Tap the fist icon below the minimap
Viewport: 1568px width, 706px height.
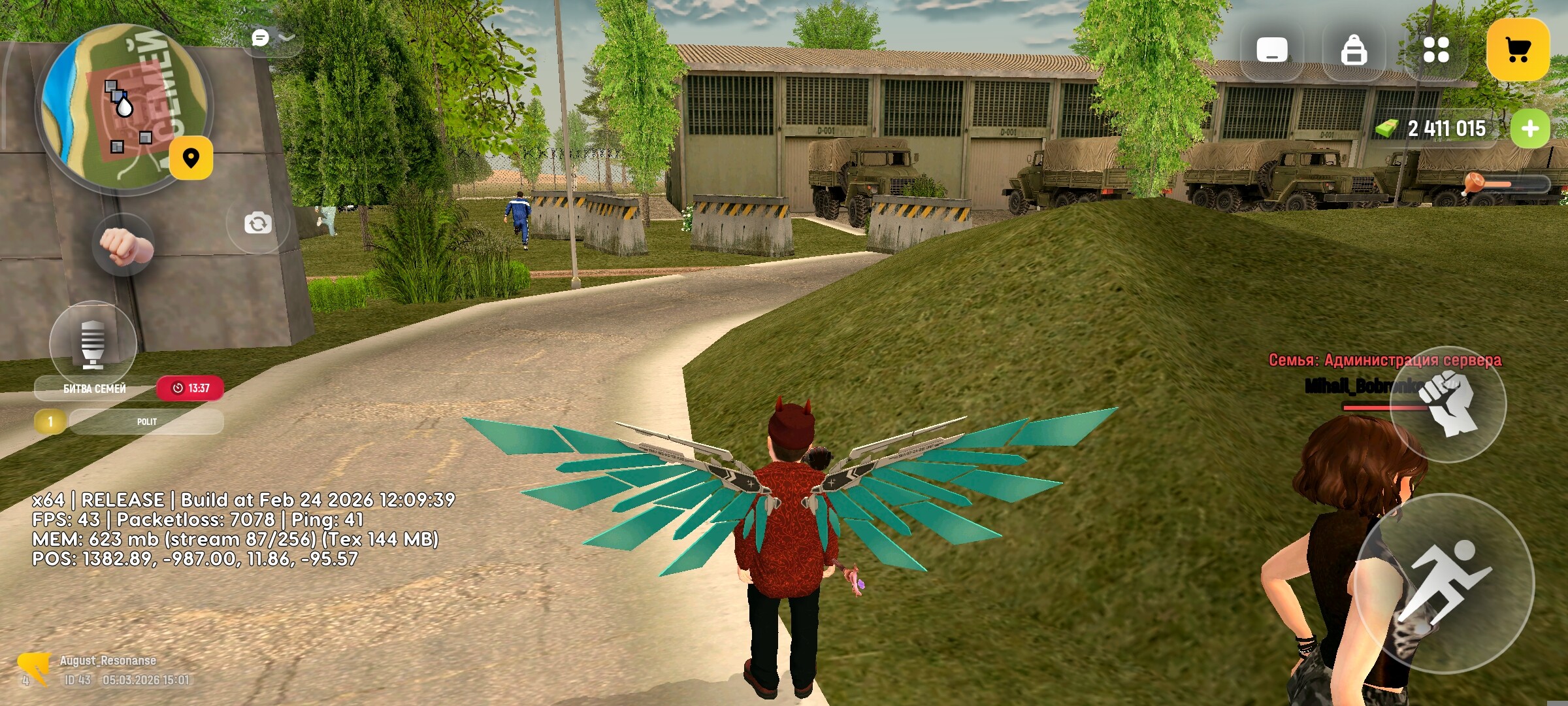tap(123, 246)
